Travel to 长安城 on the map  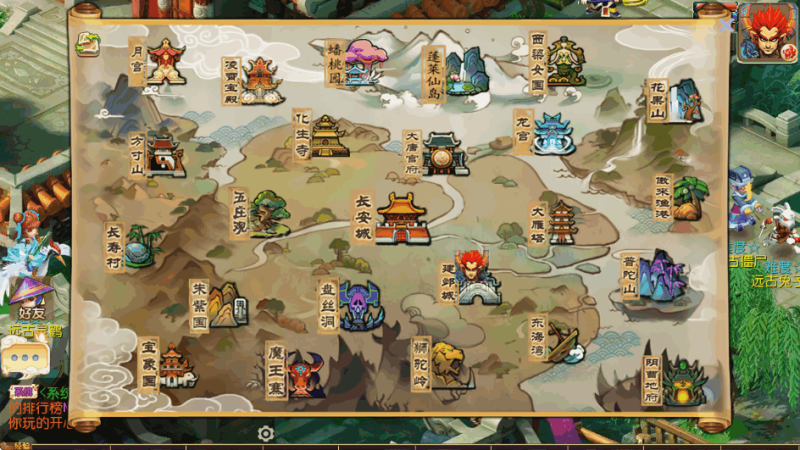click(402, 218)
